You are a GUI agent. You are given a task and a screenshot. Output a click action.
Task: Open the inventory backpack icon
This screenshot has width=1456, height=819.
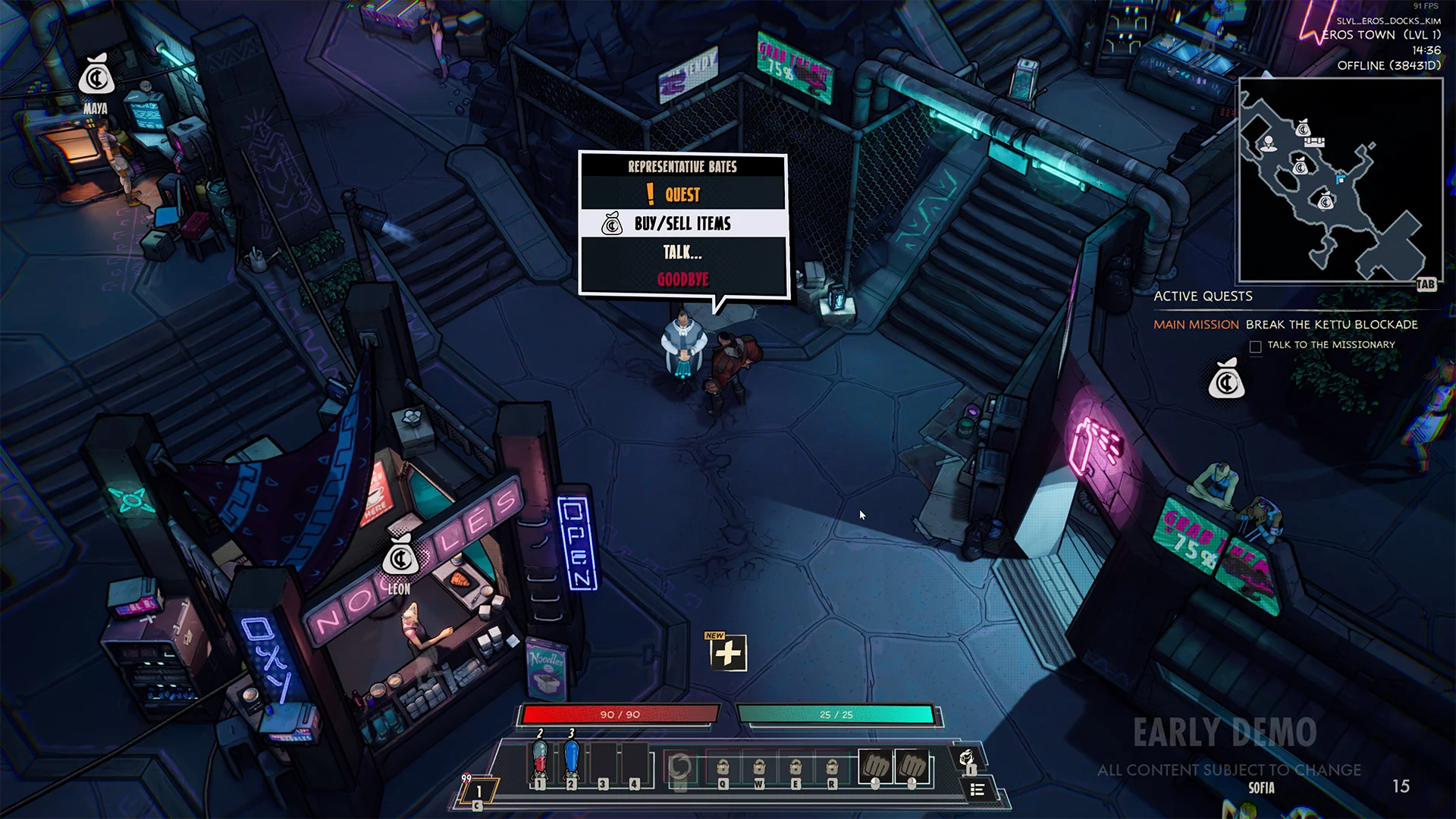[x=967, y=758]
